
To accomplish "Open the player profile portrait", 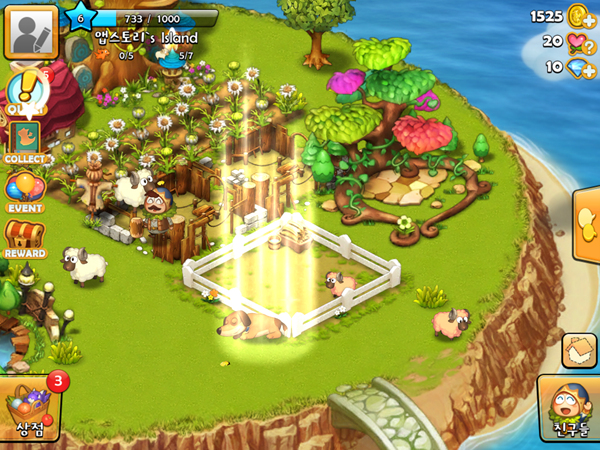I will pyautogui.click(x=29, y=33).
